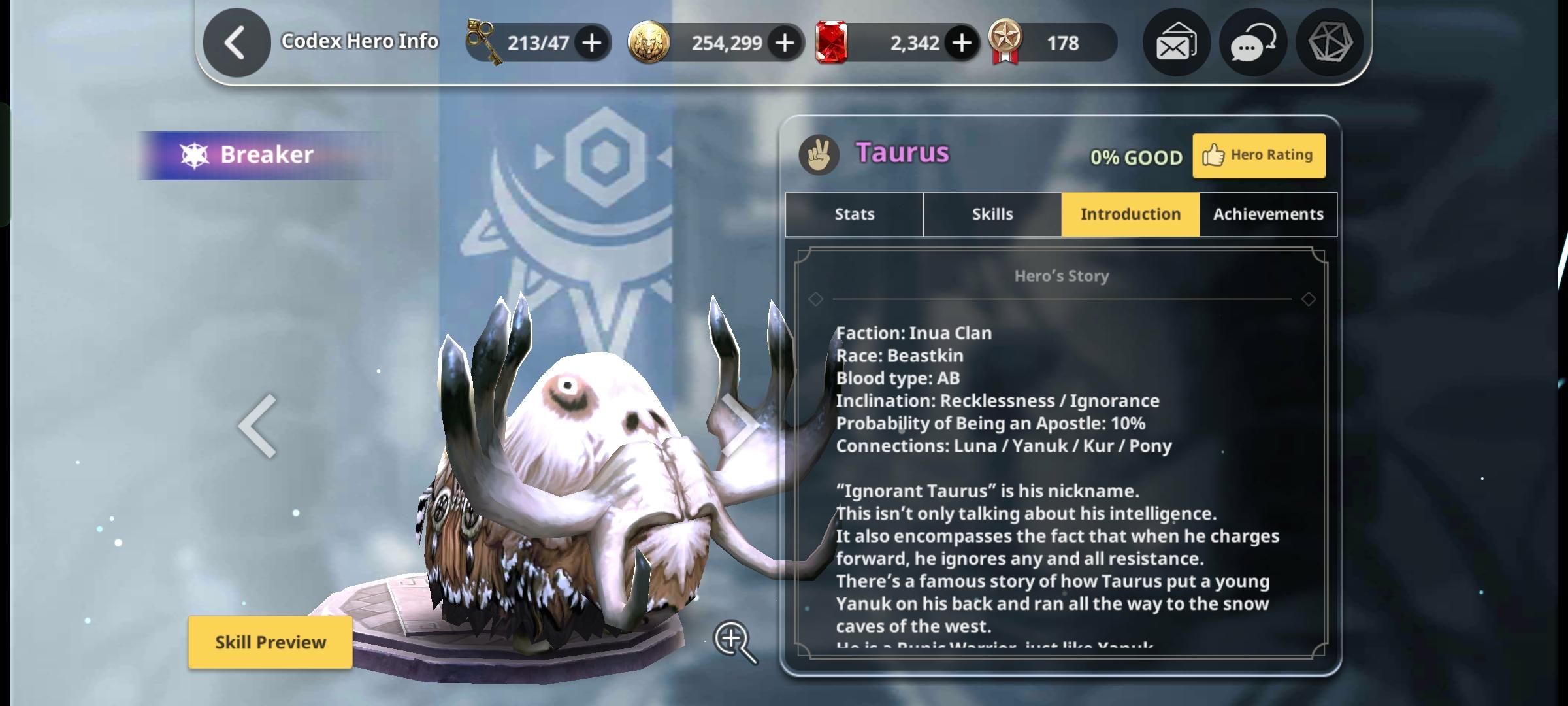Open the mail inbox icon
The height and width of the screenshot is (706, 1568).
pos(1175,42)
